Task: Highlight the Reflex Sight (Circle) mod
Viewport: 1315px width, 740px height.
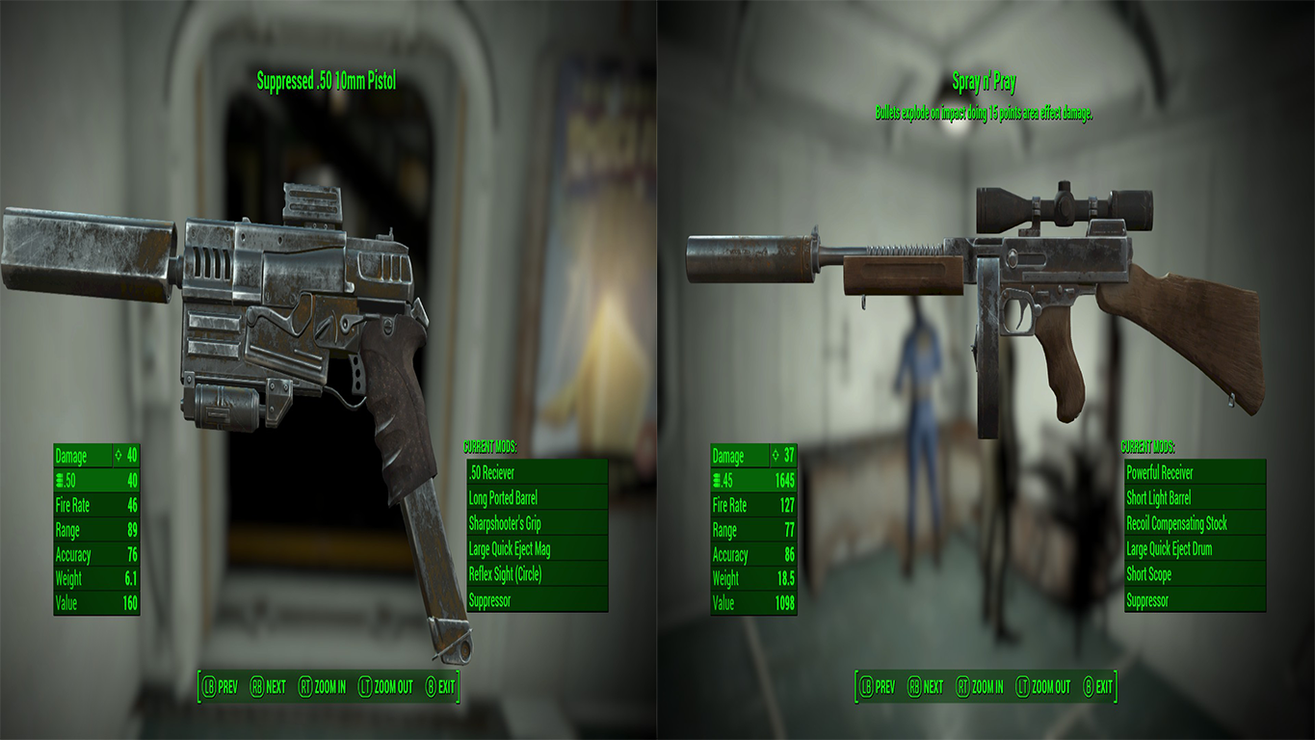Action: pos(537,575)
